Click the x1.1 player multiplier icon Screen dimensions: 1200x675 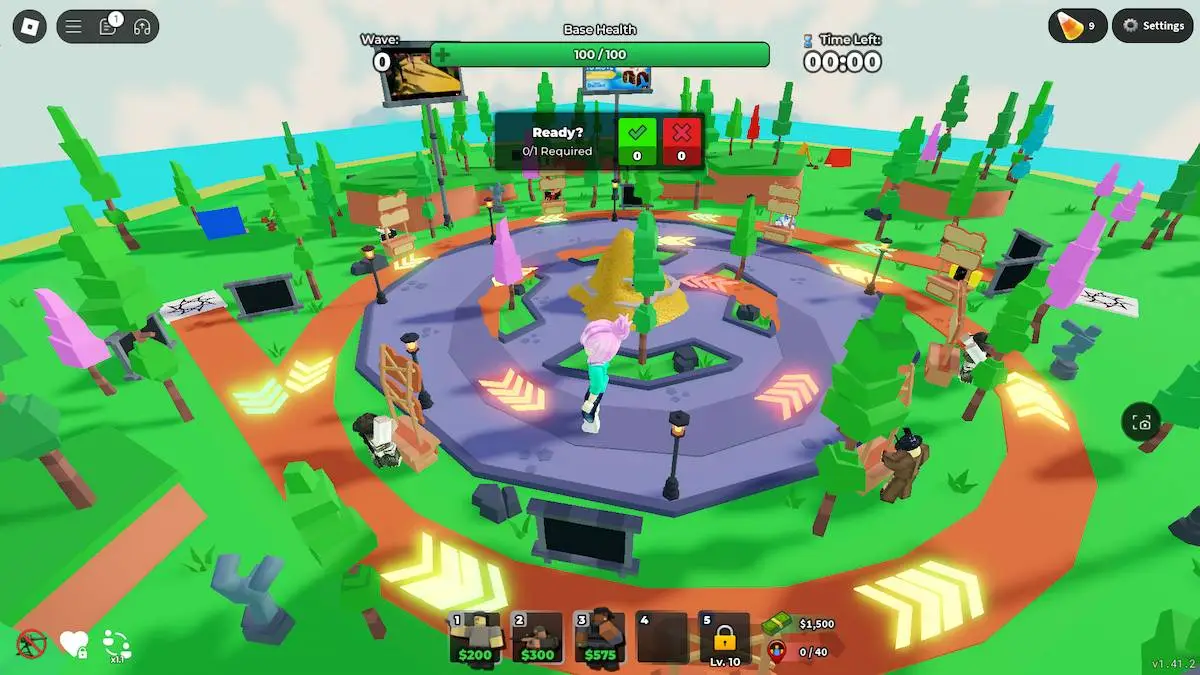(116, 645)
